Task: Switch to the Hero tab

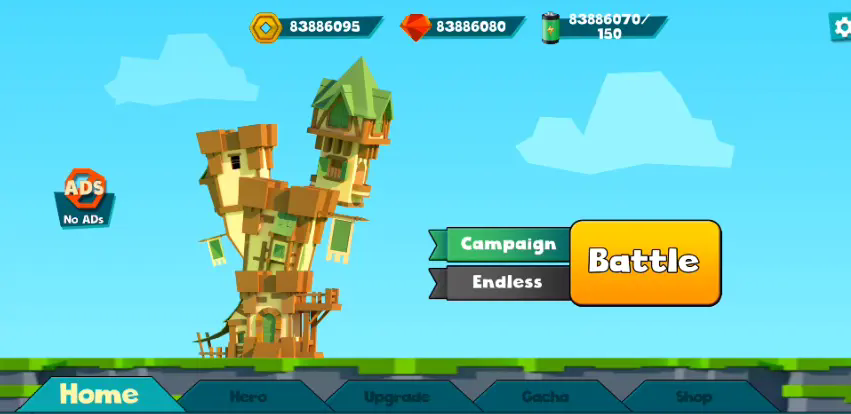Action: coord(248,396)
